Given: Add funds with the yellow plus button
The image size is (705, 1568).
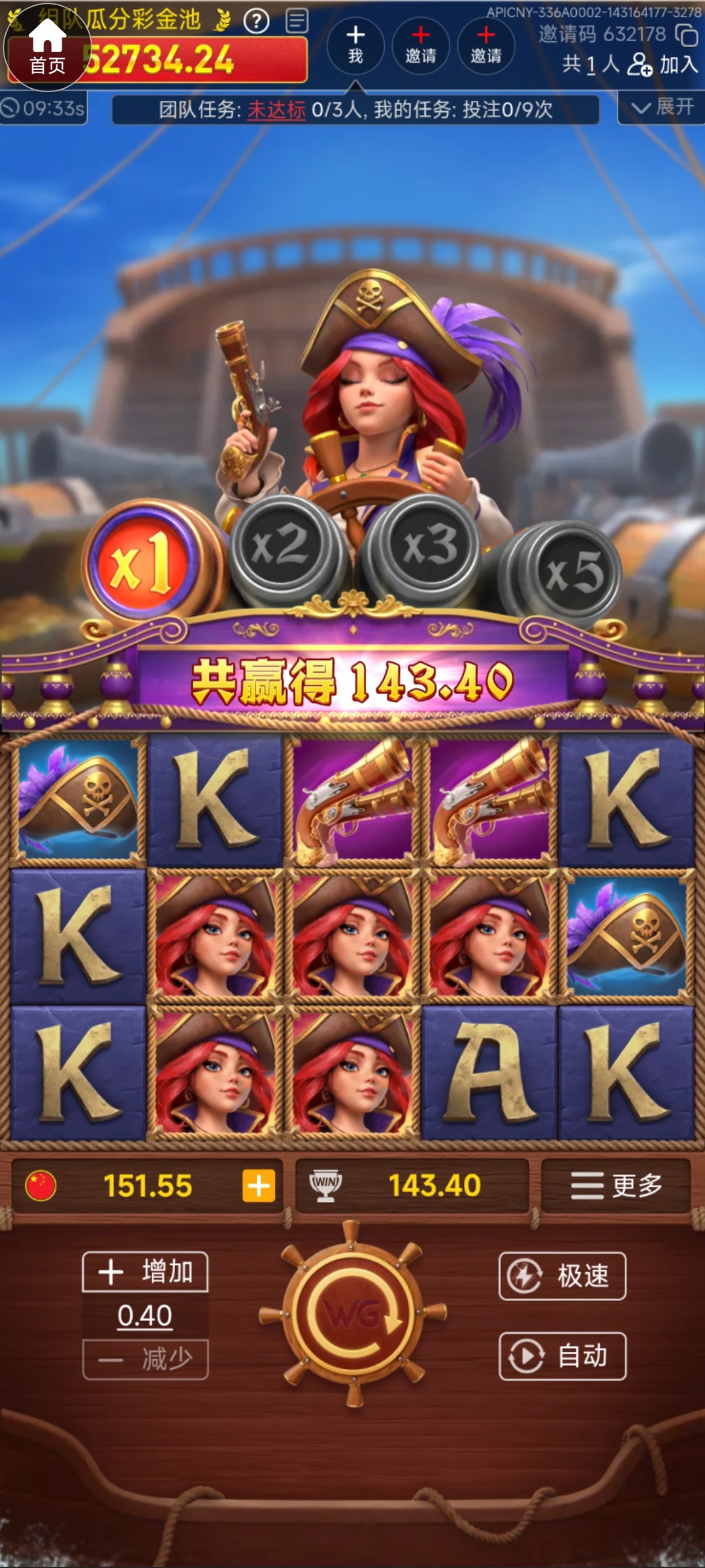Looking at the screenshot, I should 259,1186.
